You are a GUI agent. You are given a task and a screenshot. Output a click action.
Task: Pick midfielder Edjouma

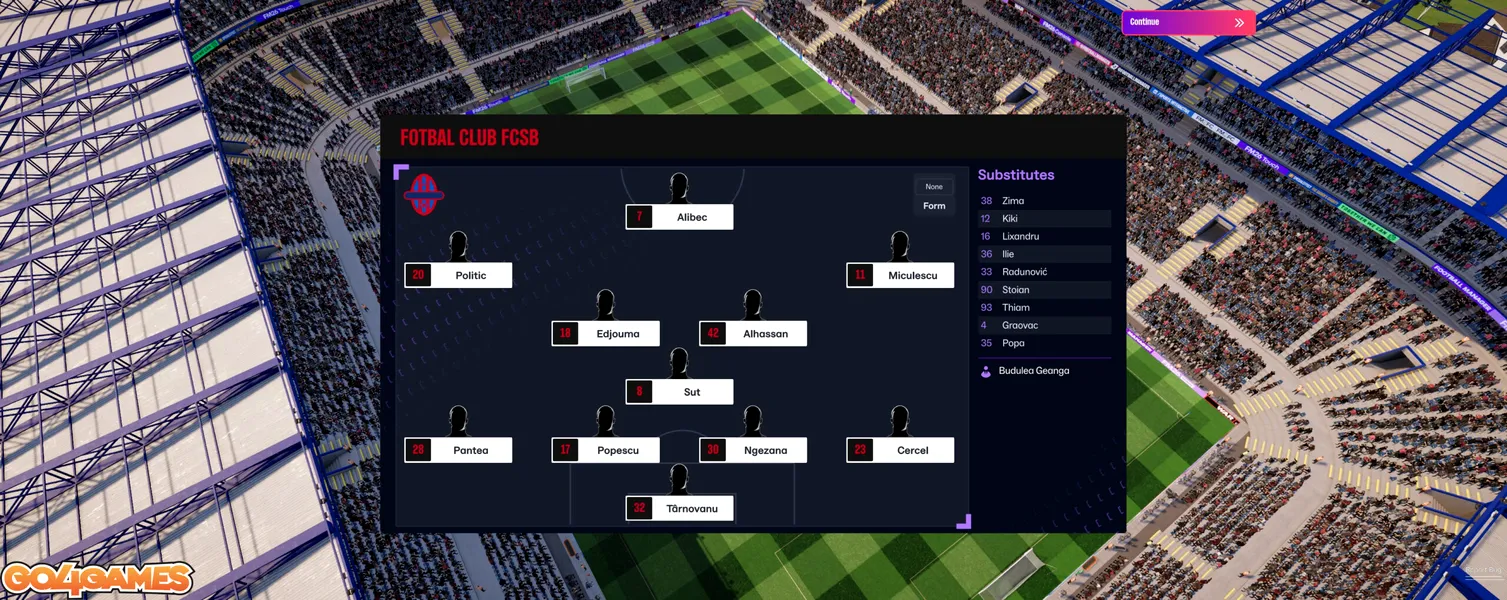[606, 334]
